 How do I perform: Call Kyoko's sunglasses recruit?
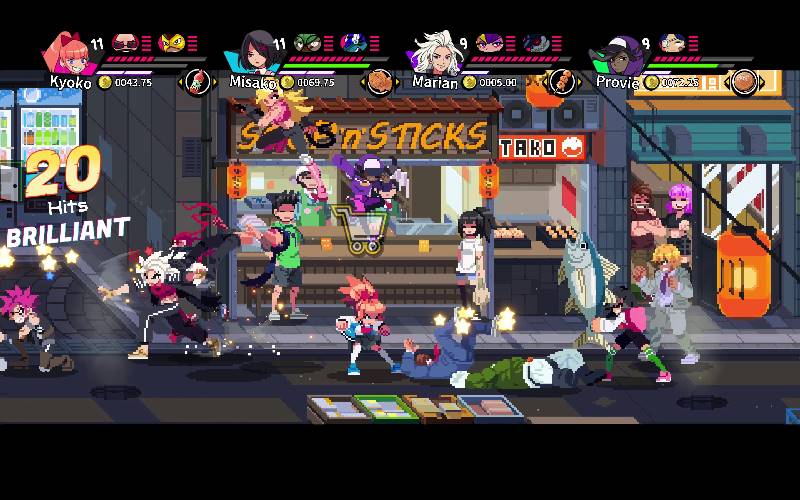point(125,43)
